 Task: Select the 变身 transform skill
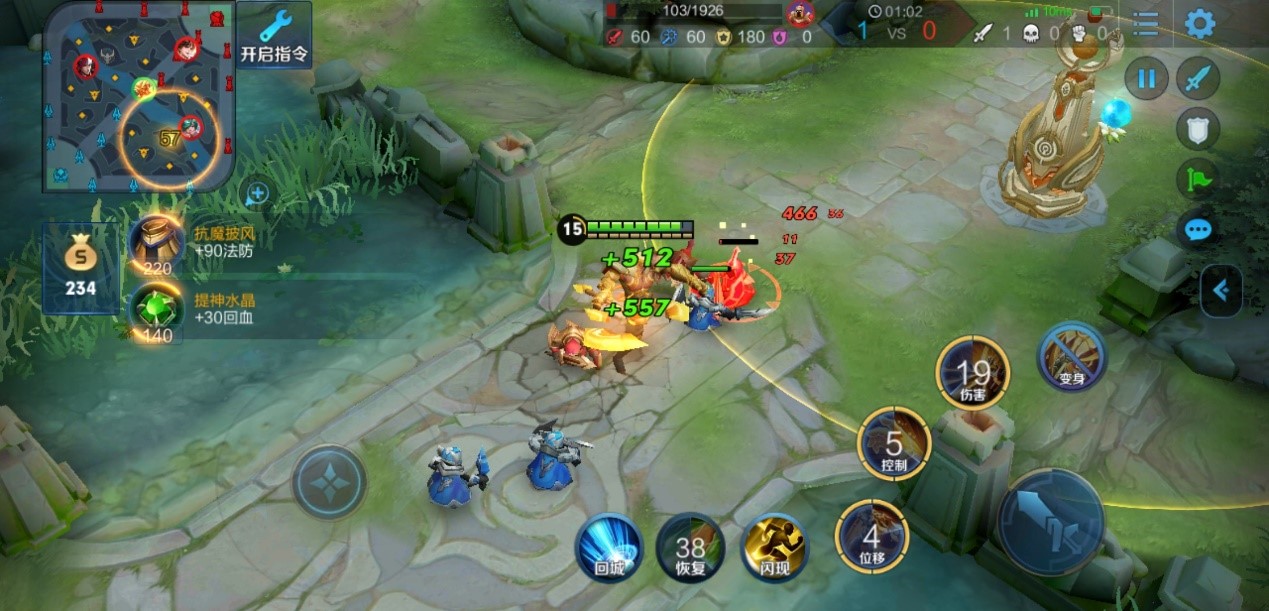(1072, 357)
